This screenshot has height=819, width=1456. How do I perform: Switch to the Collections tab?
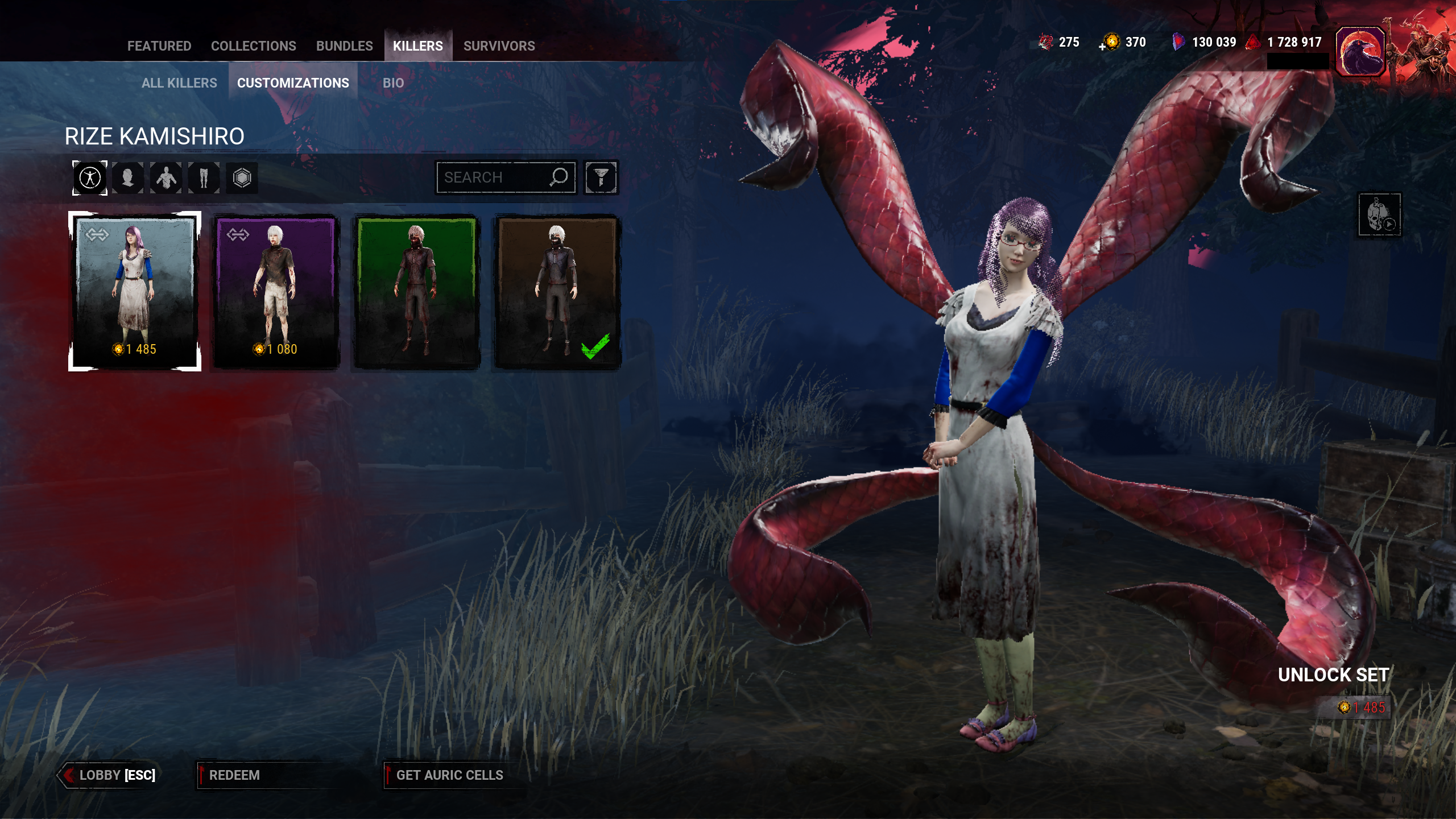[253, 46]
